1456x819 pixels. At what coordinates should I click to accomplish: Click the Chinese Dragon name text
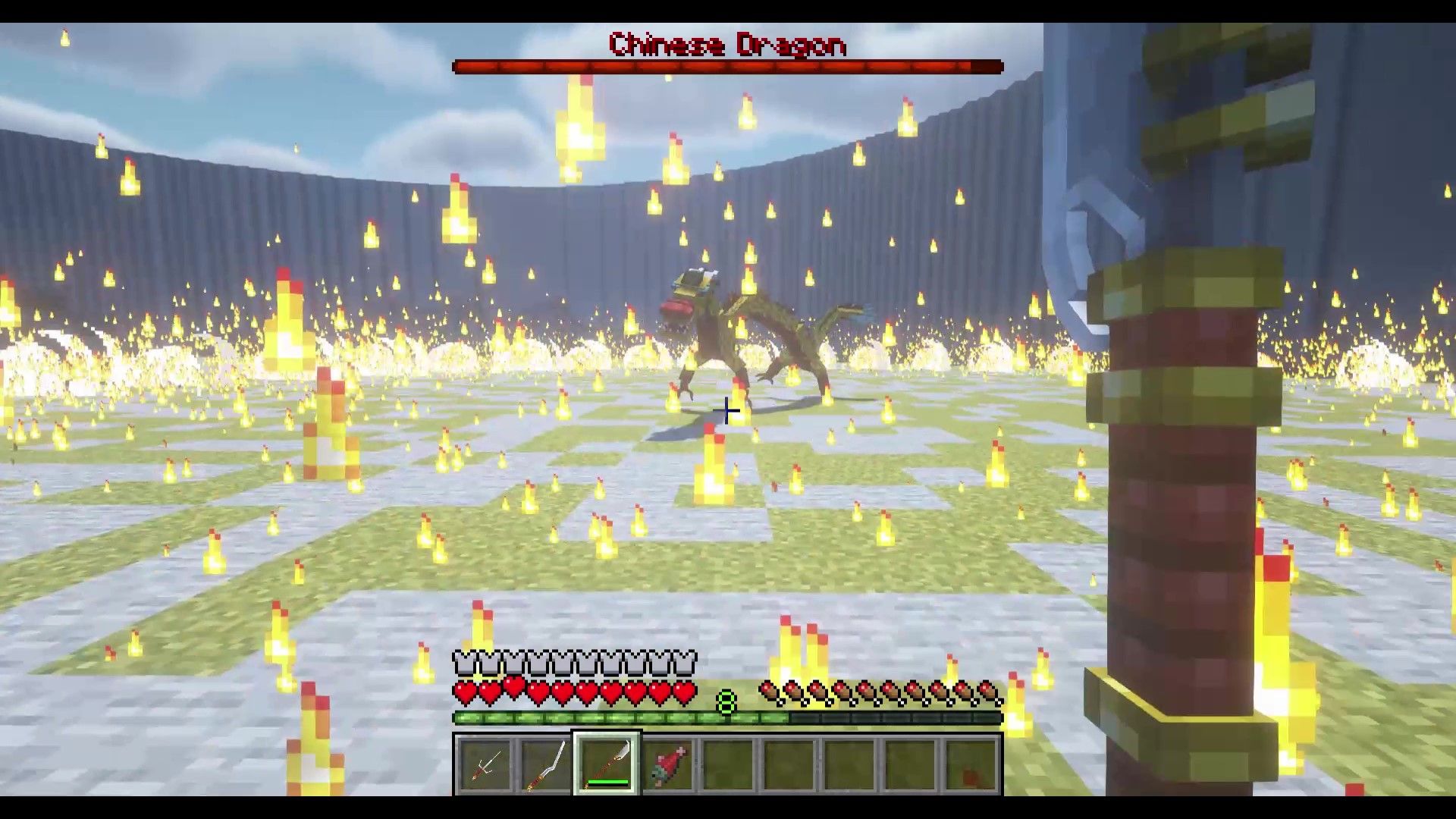coord(726,45)
